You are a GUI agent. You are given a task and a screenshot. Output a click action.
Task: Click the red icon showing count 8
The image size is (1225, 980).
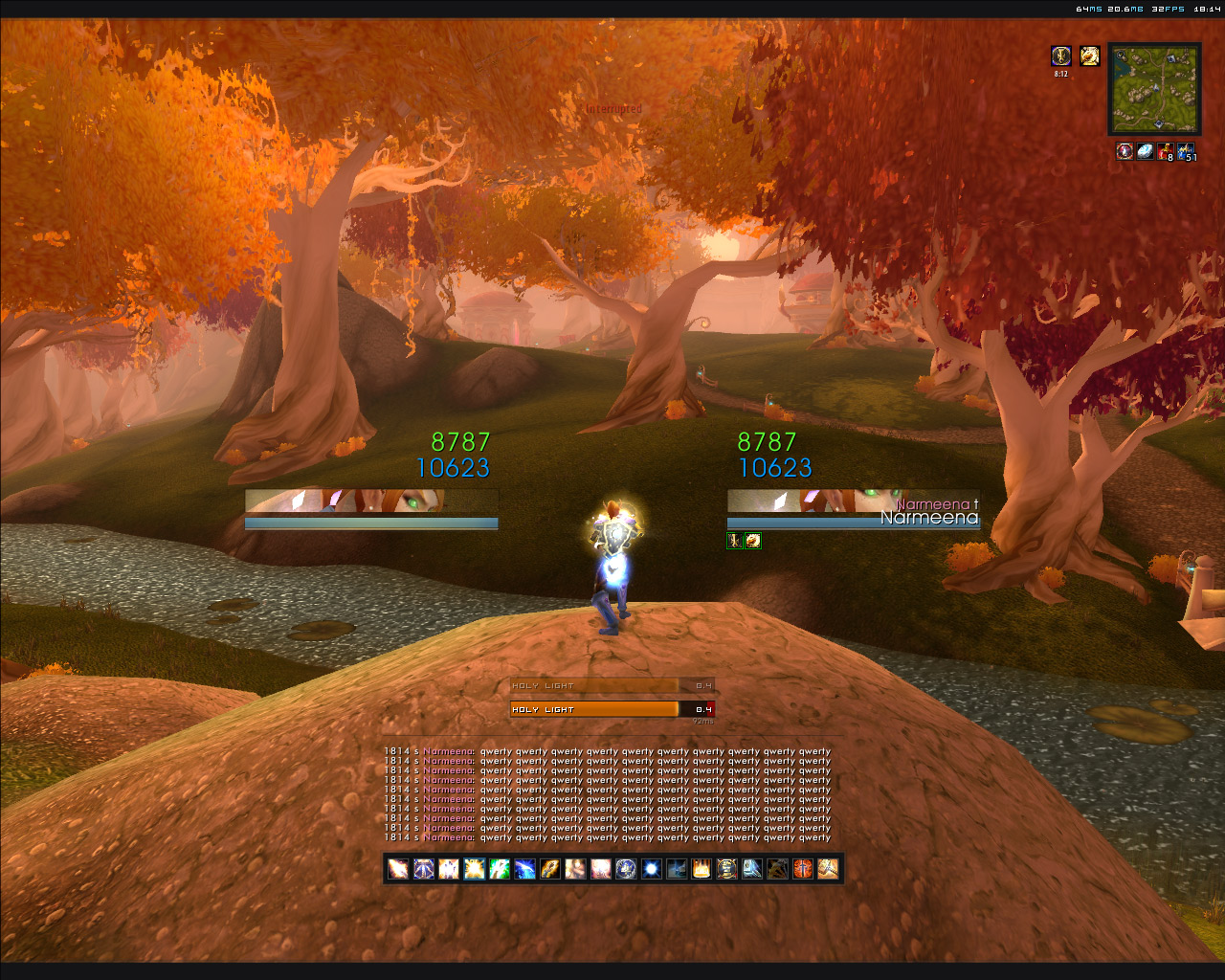pos(1165,151)
